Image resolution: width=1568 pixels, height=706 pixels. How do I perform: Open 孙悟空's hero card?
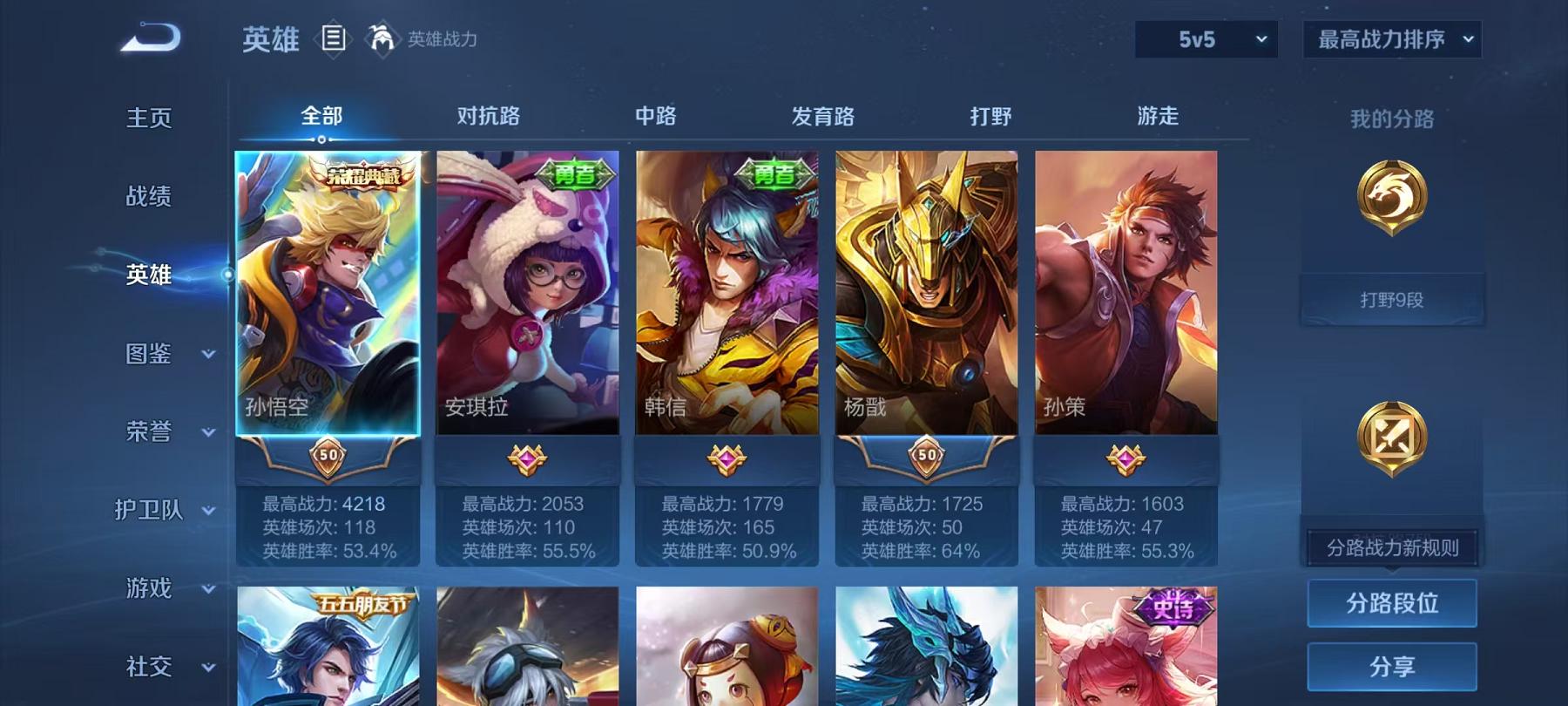pos(331,305)
